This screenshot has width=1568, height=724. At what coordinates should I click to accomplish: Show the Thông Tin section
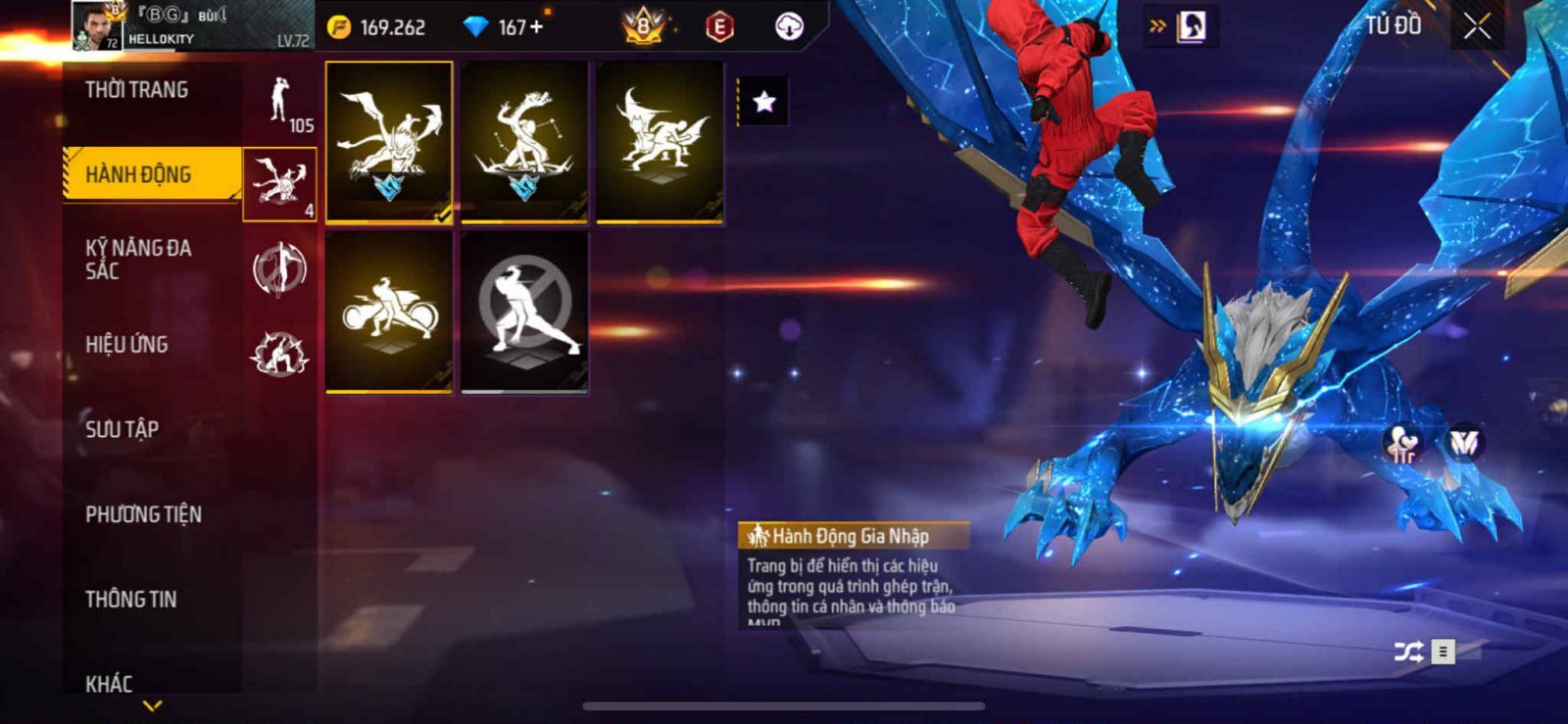[x=130, y=600]
